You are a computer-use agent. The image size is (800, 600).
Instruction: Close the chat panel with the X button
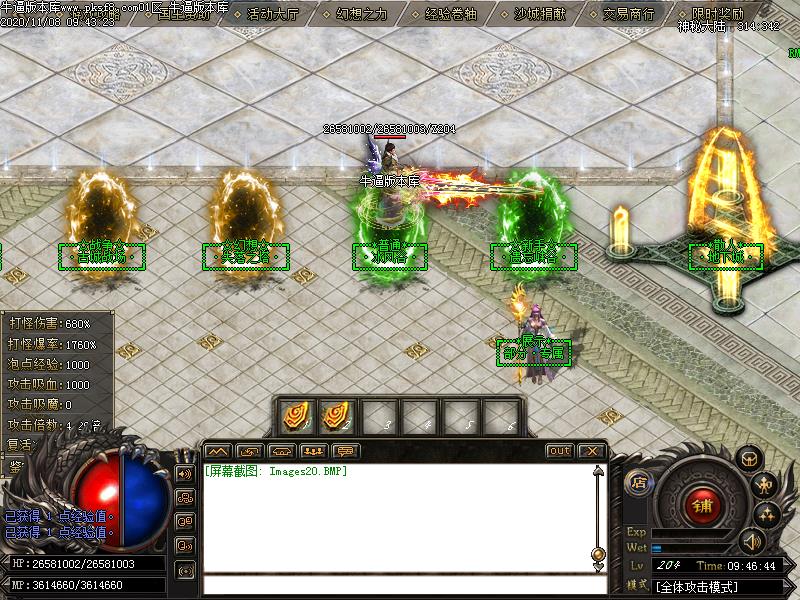591,451
